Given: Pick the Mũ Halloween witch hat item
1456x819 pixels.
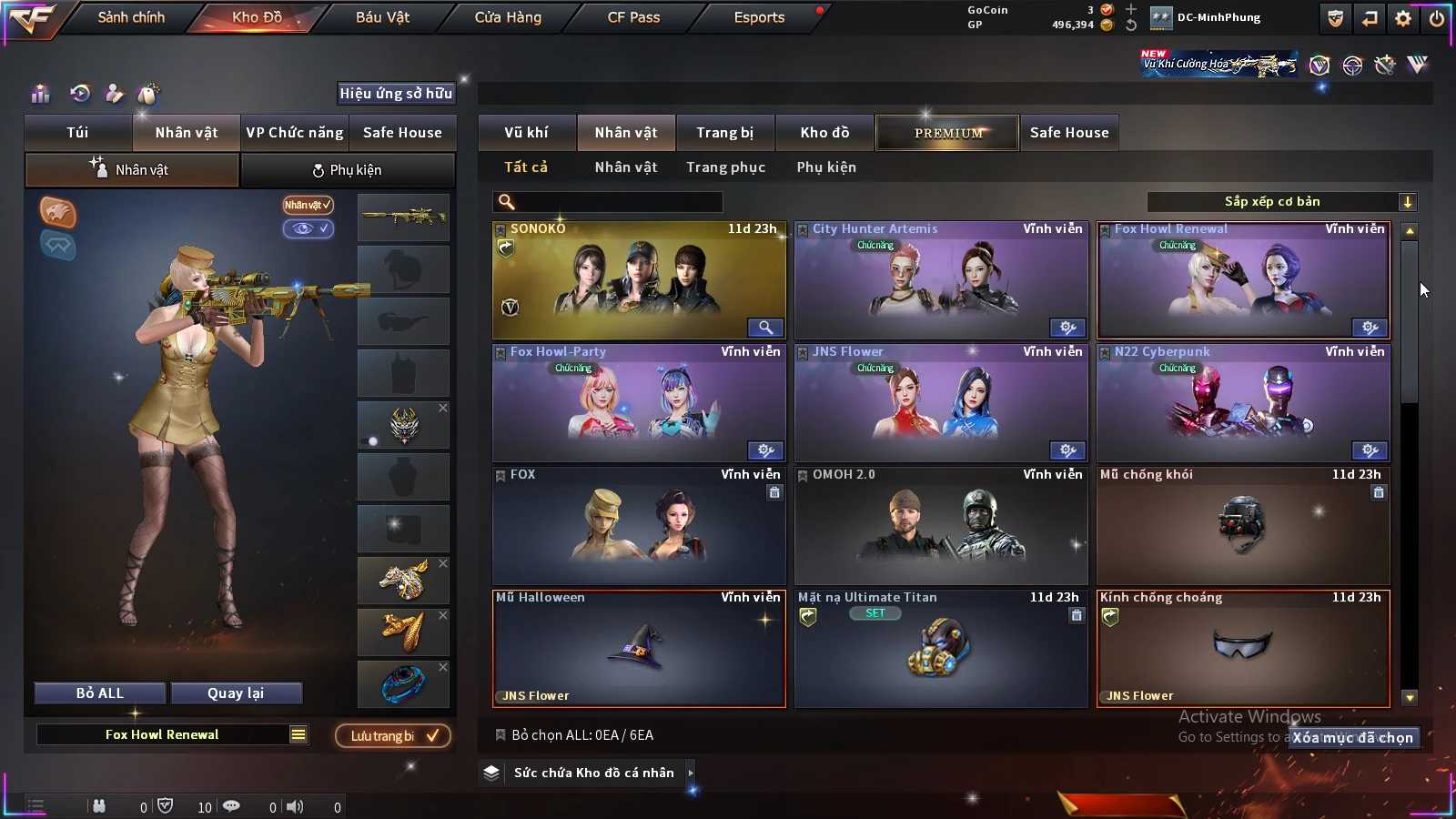Looking at the screenshot, I should [x=639, y=649].
